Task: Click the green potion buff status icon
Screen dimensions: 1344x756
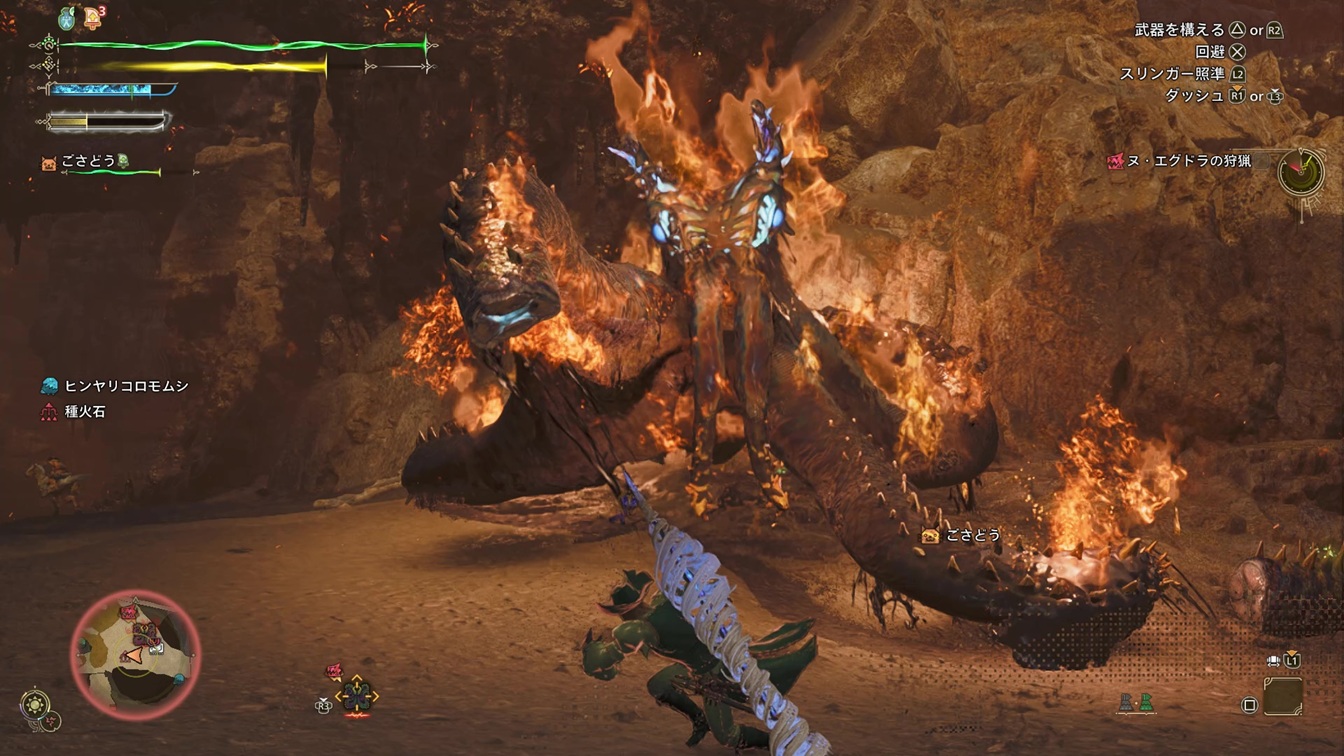Action: (x=66, y=17)
